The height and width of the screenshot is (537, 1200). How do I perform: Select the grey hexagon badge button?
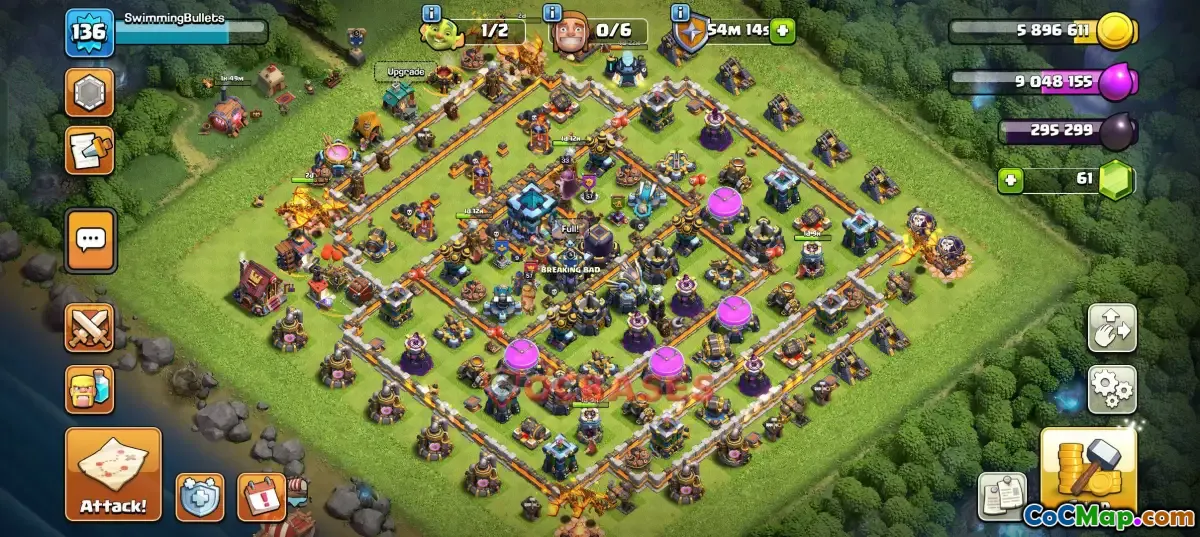[90, 93]
